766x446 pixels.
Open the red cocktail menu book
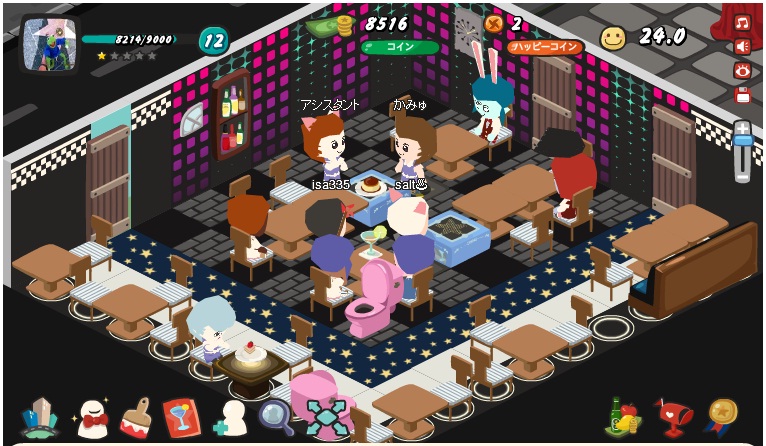click(x=181, y=417)
